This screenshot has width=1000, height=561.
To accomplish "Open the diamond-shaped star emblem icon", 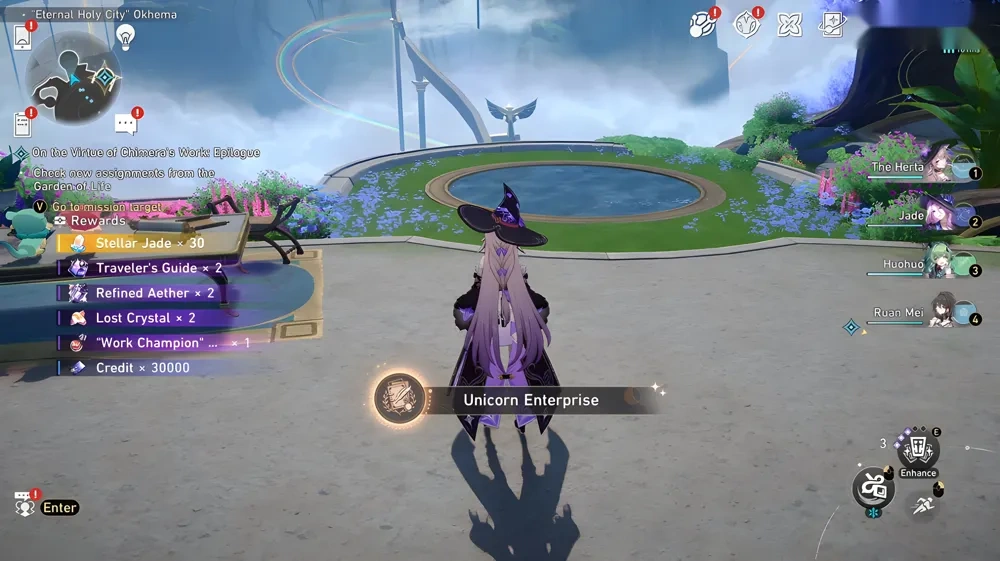I will [x=746, y=24].
